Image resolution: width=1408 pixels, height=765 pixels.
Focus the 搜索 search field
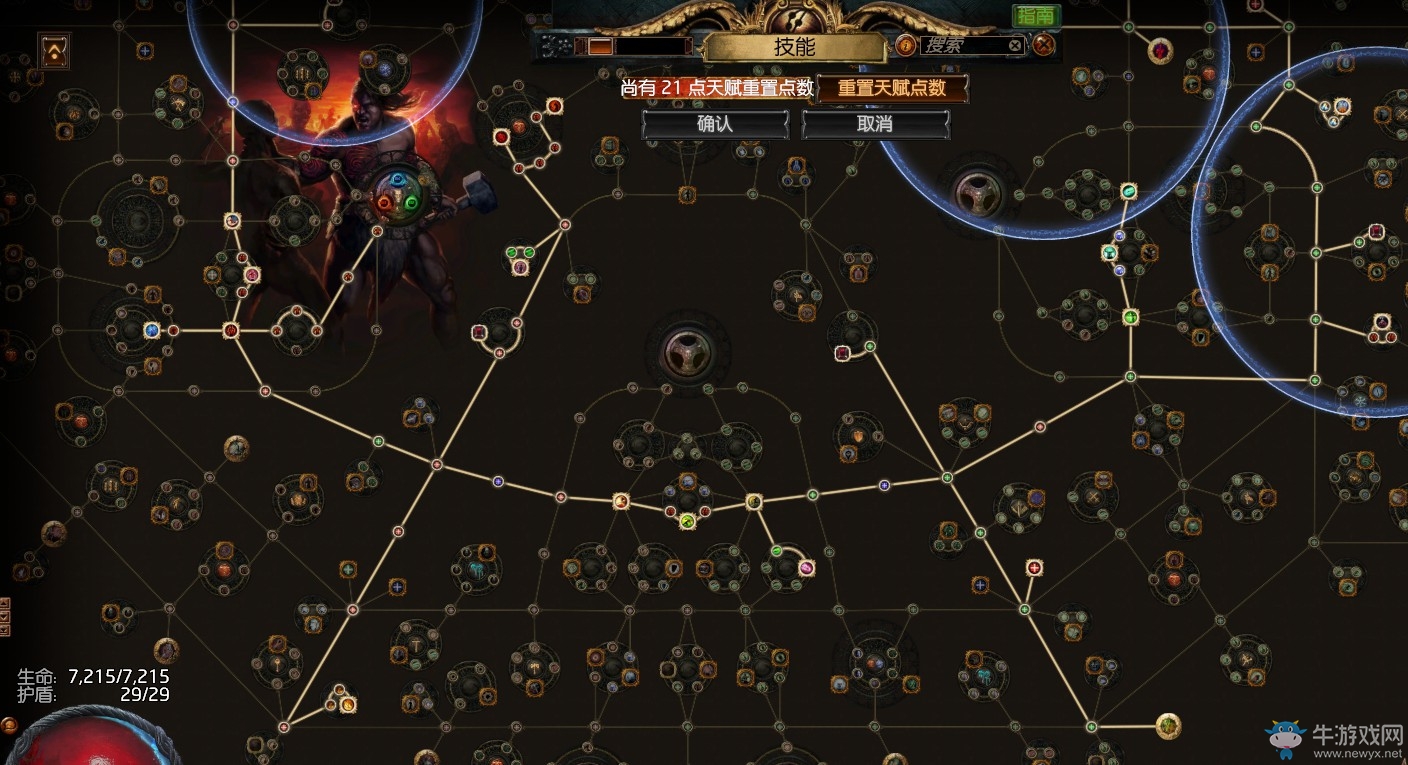960,45
